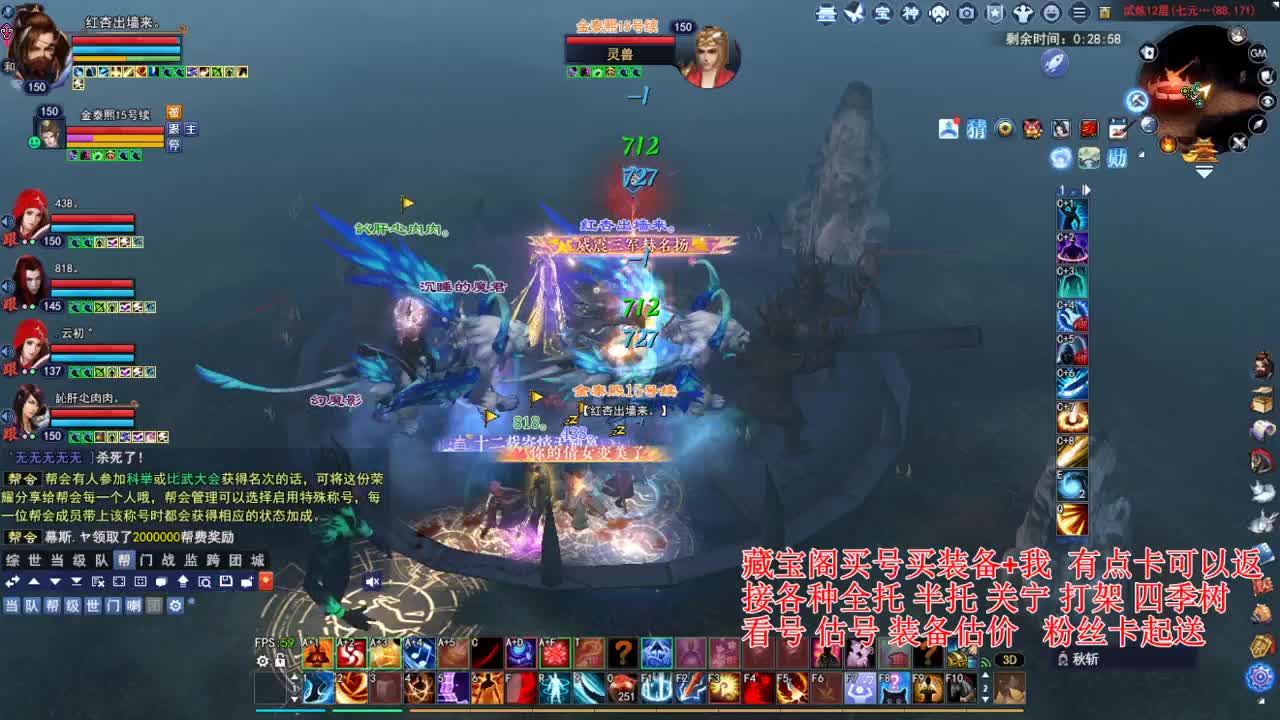Click the star shield achievement icon top bar
This screenshot has height=720, width=1280.
995,12
